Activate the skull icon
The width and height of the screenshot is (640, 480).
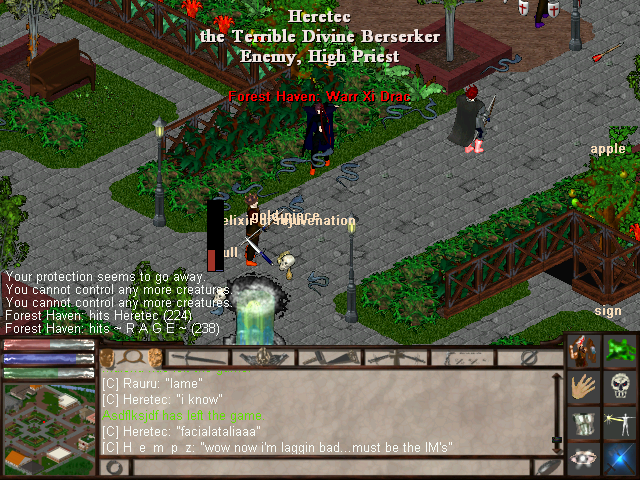[620, 387]
